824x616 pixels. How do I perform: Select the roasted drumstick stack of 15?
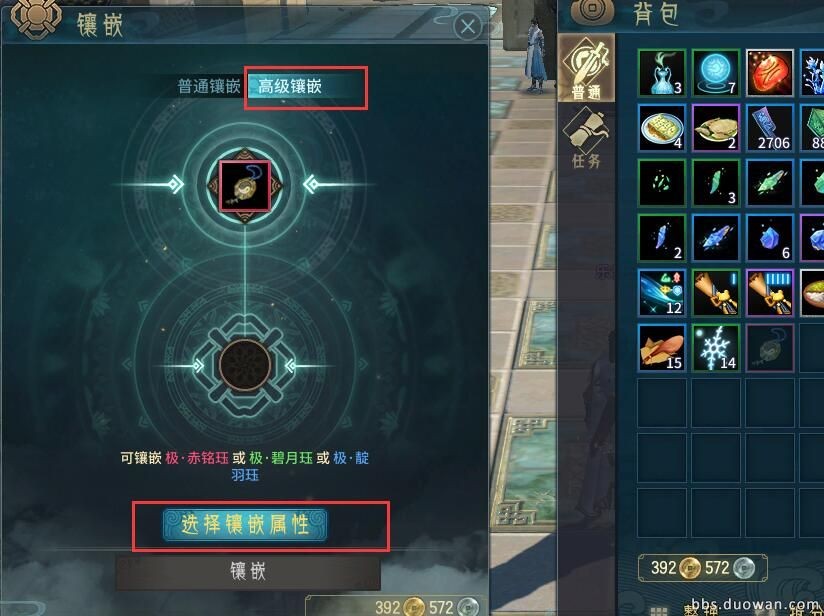pos(662,348)
